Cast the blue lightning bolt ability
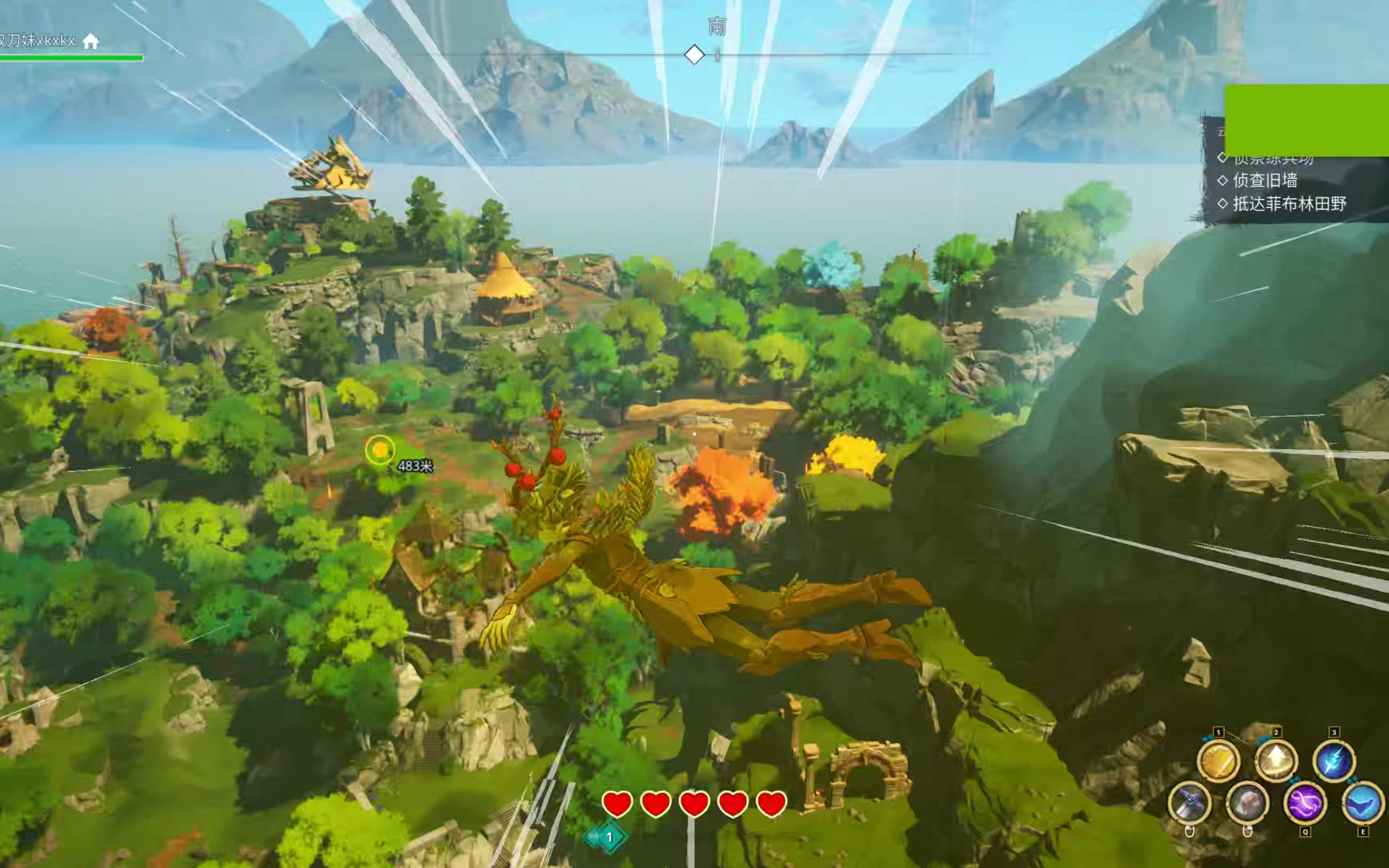 click(x=1333, y=762)
